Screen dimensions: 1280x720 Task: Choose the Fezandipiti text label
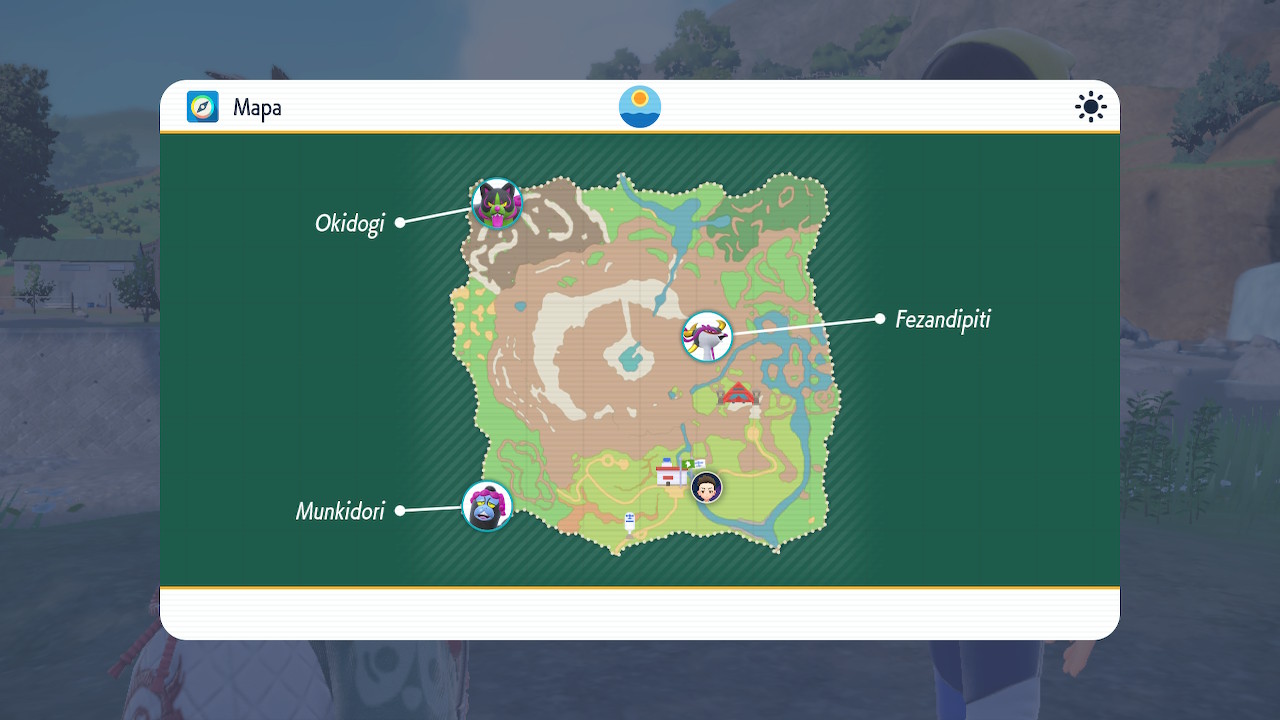click(x=943, y=320)
